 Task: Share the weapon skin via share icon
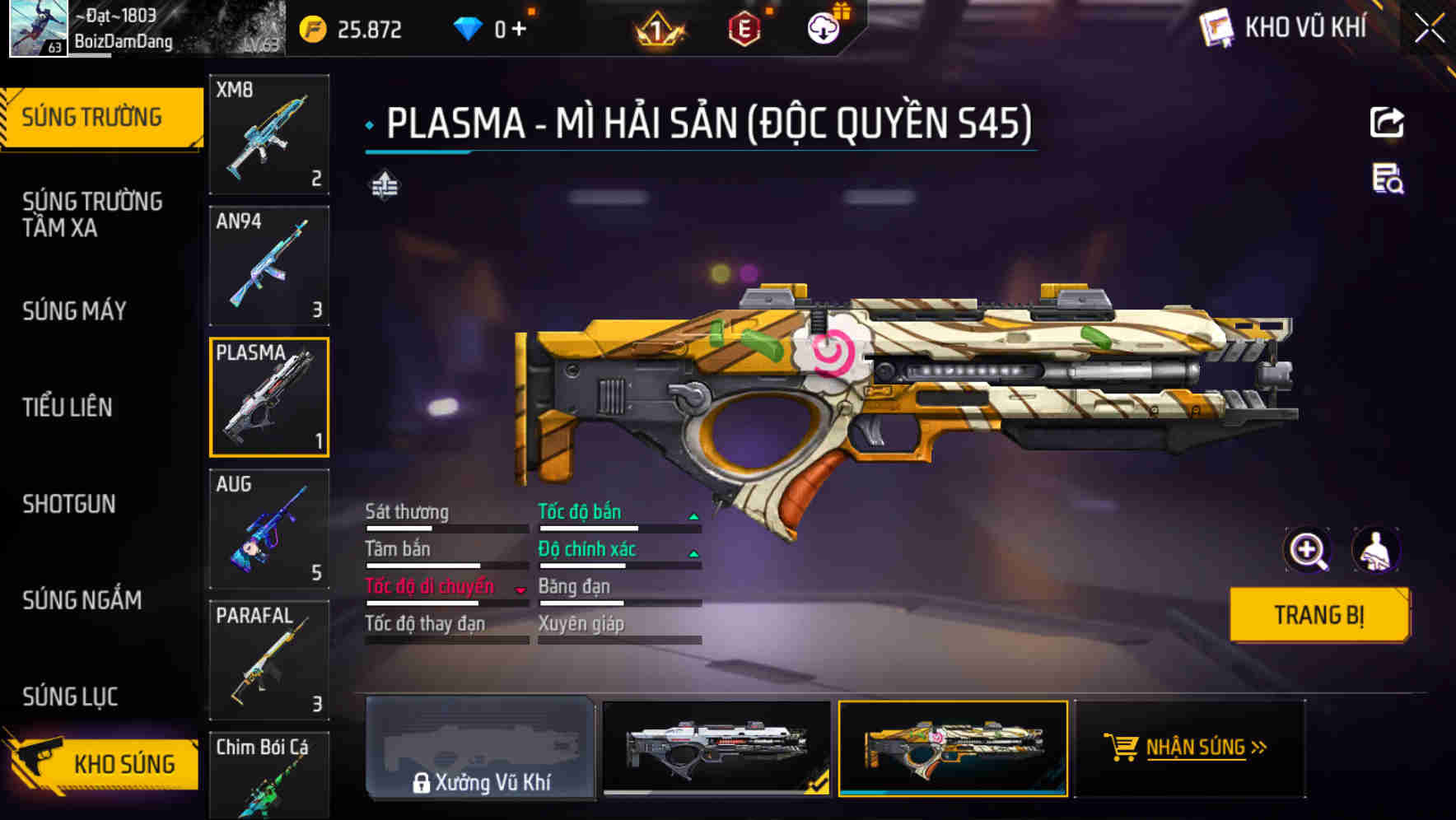tap(1387, 123)
